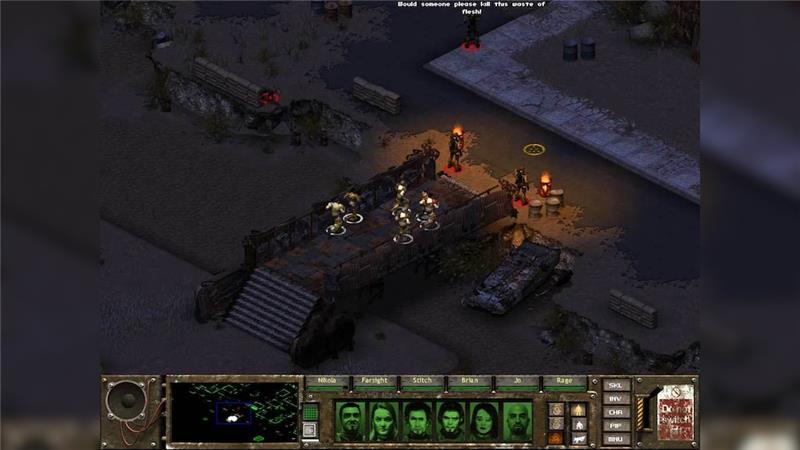Switch to the crouching stance icon

(x=578, y=423)
